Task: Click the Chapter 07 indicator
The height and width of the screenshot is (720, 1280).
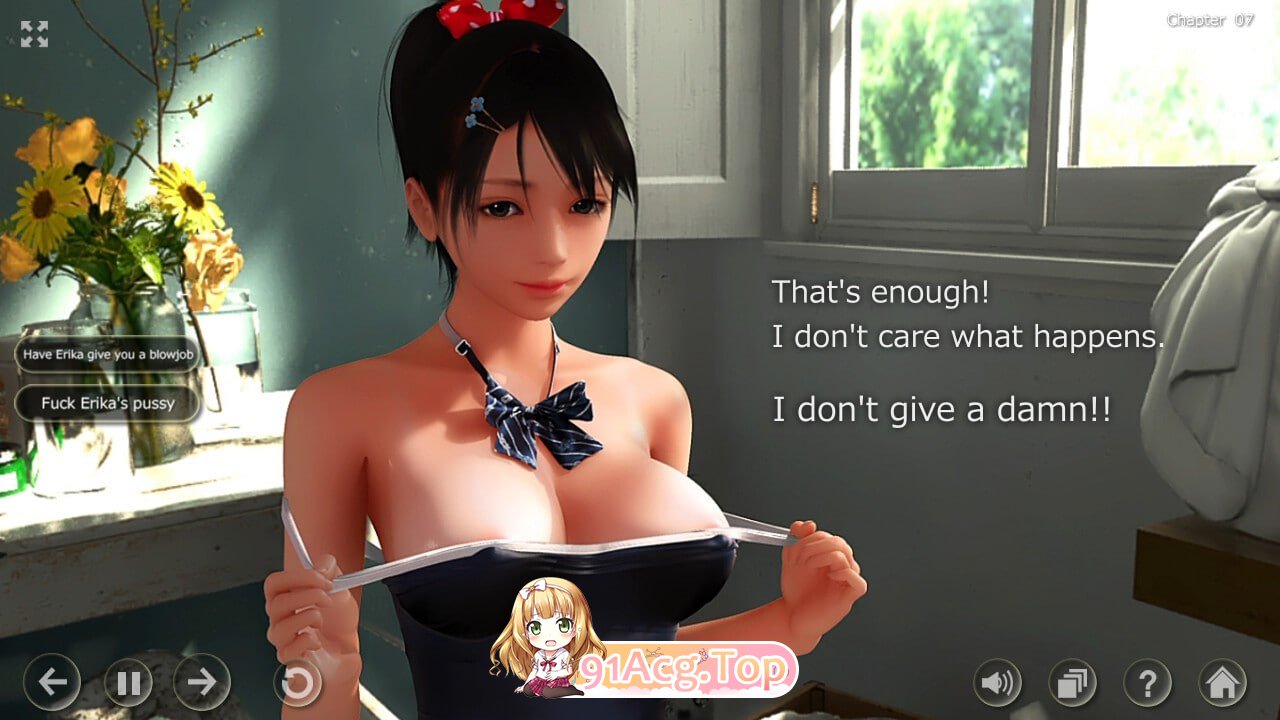Action: coord(1209,19)
